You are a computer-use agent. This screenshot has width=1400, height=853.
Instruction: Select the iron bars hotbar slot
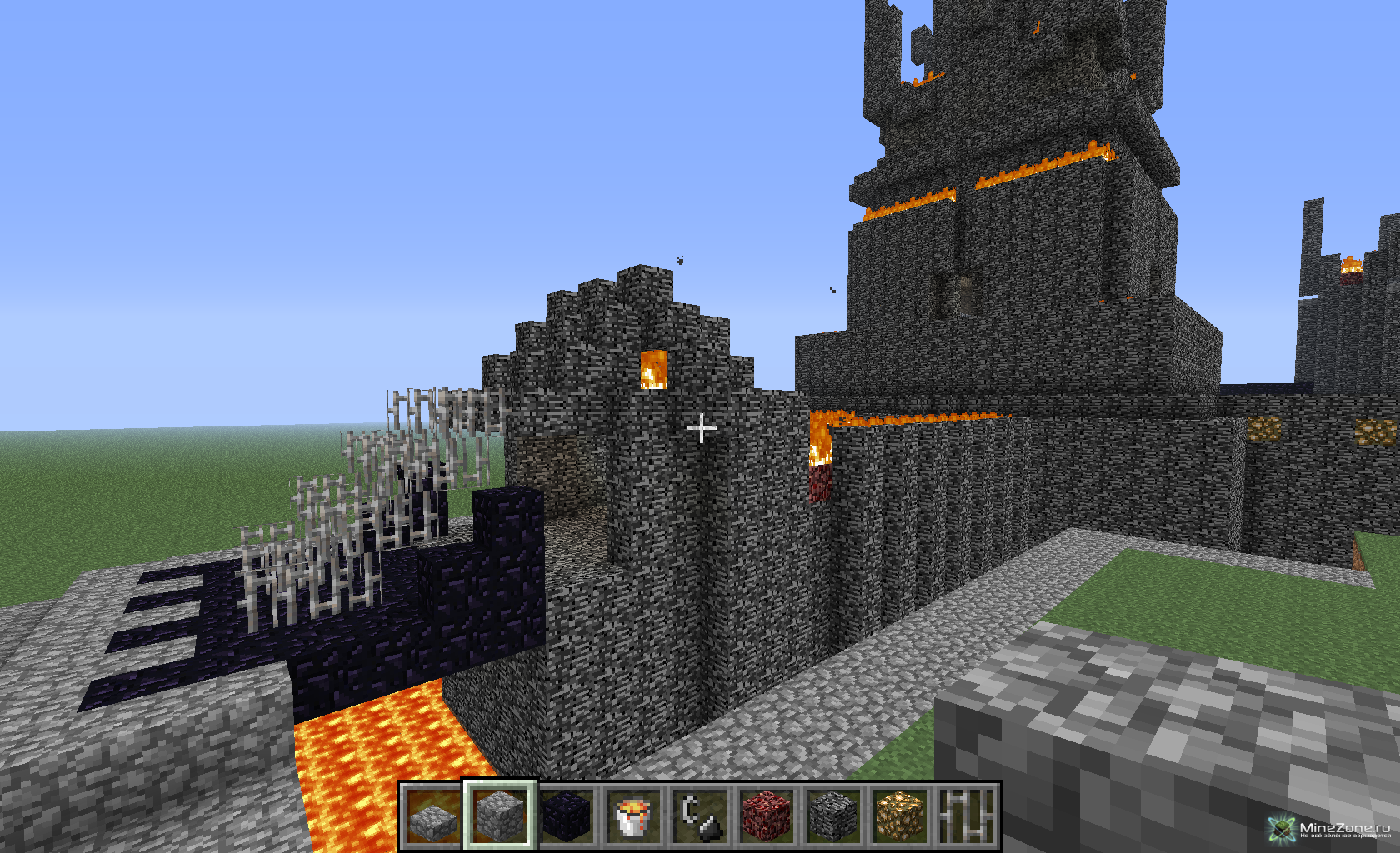(x=966, y=816)
